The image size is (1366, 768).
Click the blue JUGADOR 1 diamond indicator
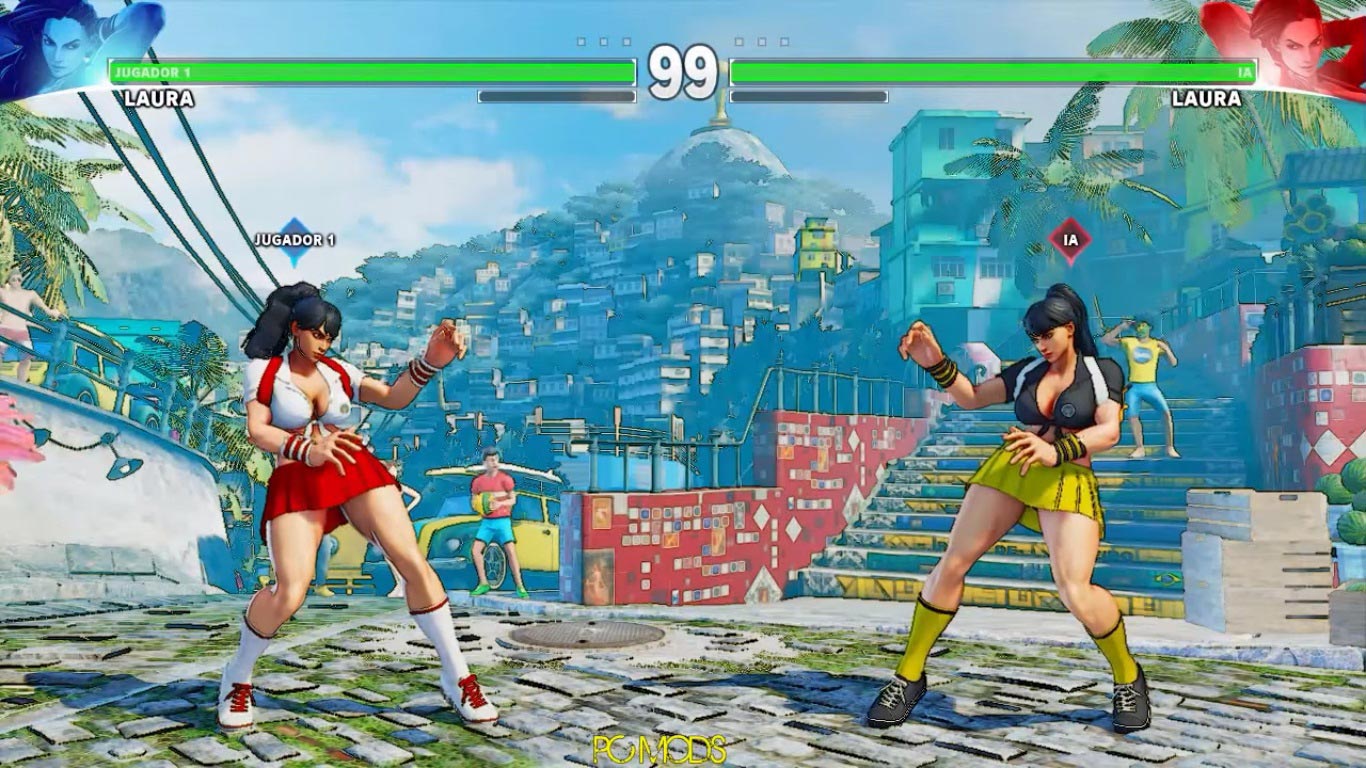click(x=295, y=240)
